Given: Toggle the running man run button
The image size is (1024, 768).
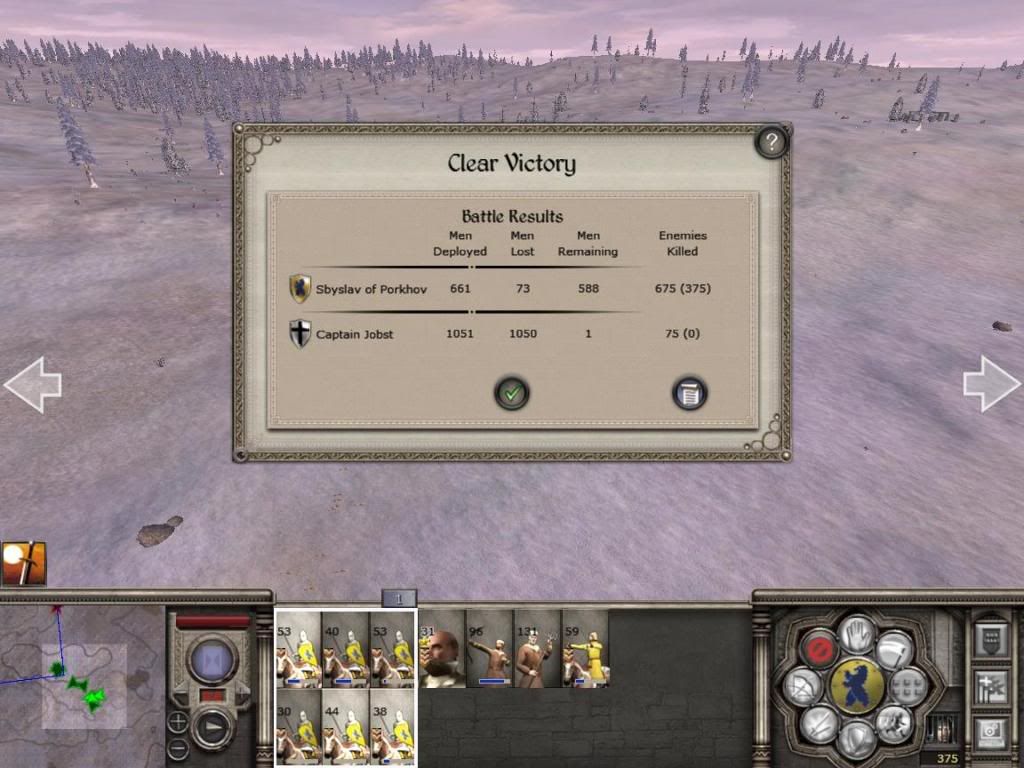Looking at the screenshot, I should click(894, 722).
